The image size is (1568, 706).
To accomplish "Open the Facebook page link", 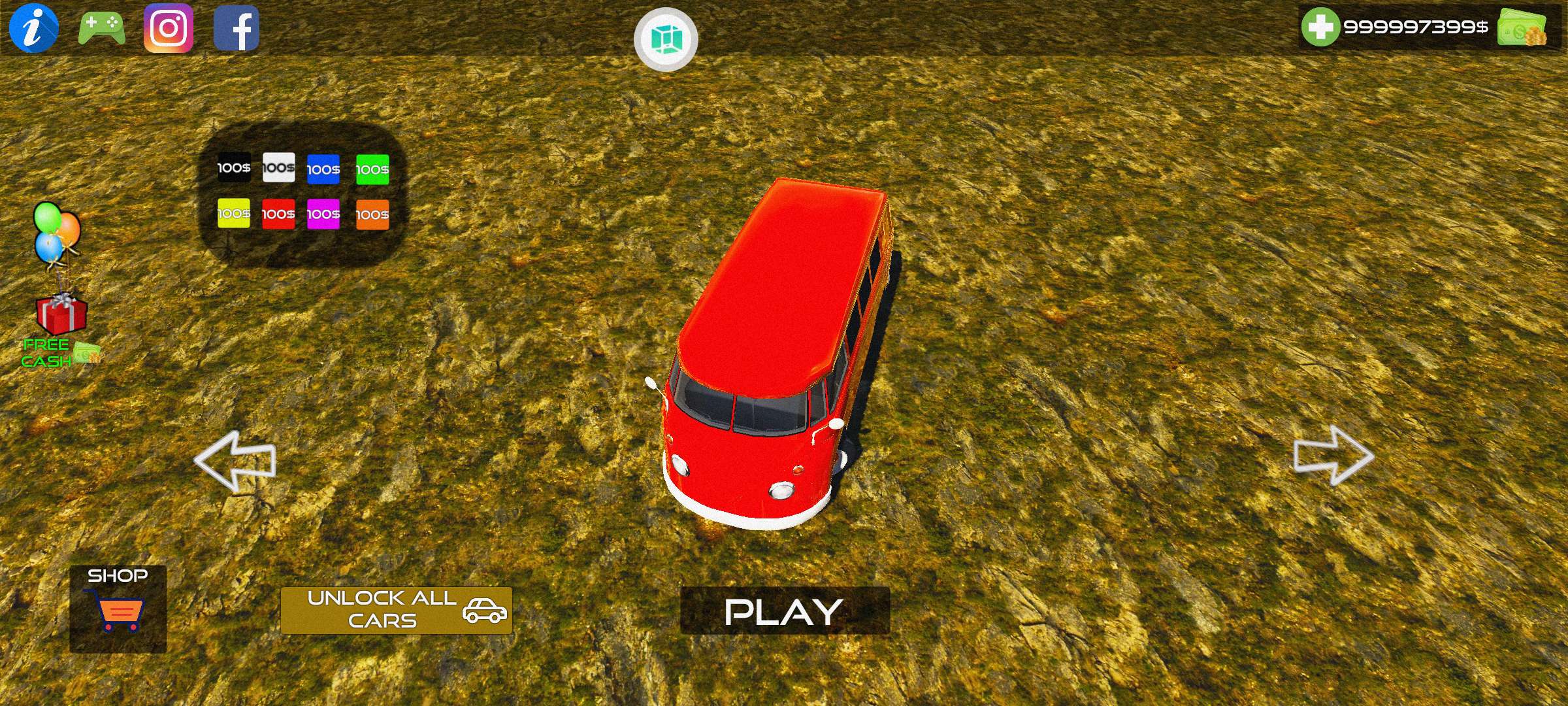I will pyautogui.click(x=237, y=29).
